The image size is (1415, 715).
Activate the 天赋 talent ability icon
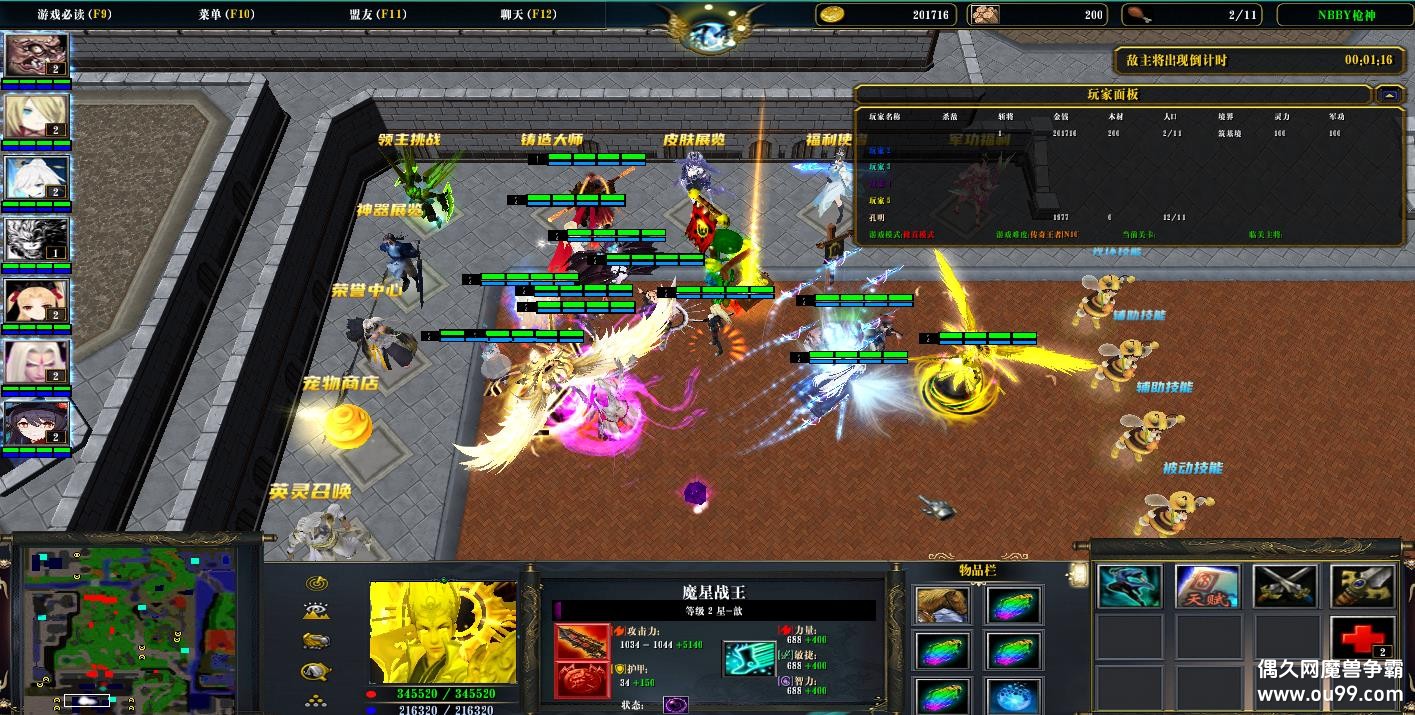pyautogui.click(x=1206, y=587)
